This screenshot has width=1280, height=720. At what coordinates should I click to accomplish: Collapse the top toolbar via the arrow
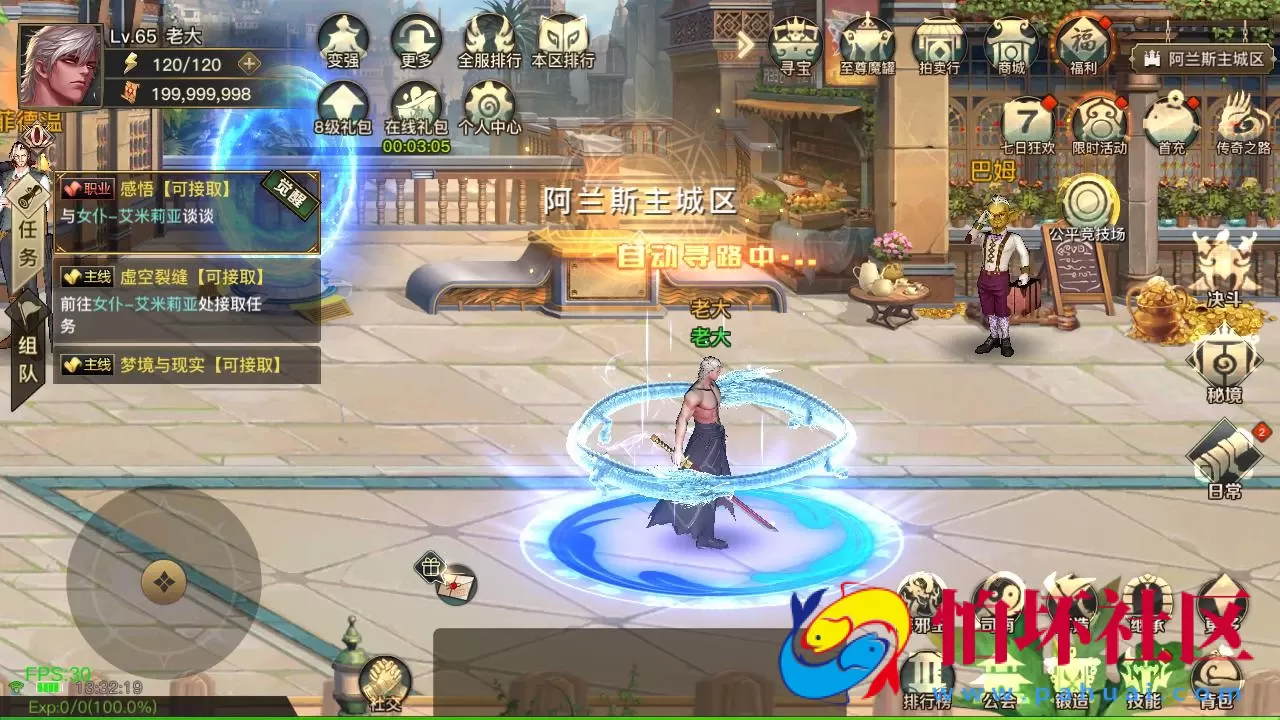(x=744, y=45)
